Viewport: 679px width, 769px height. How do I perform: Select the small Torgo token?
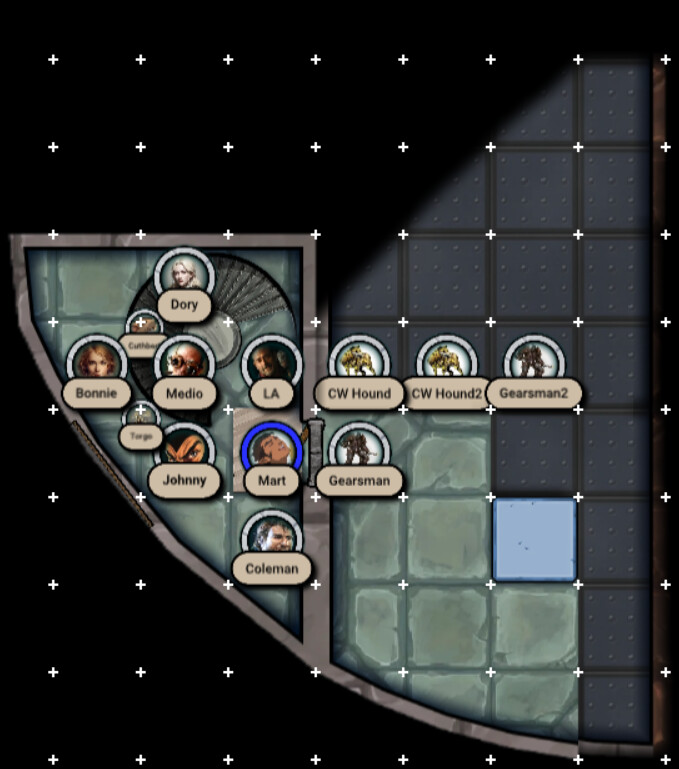(x=141, y=418)
